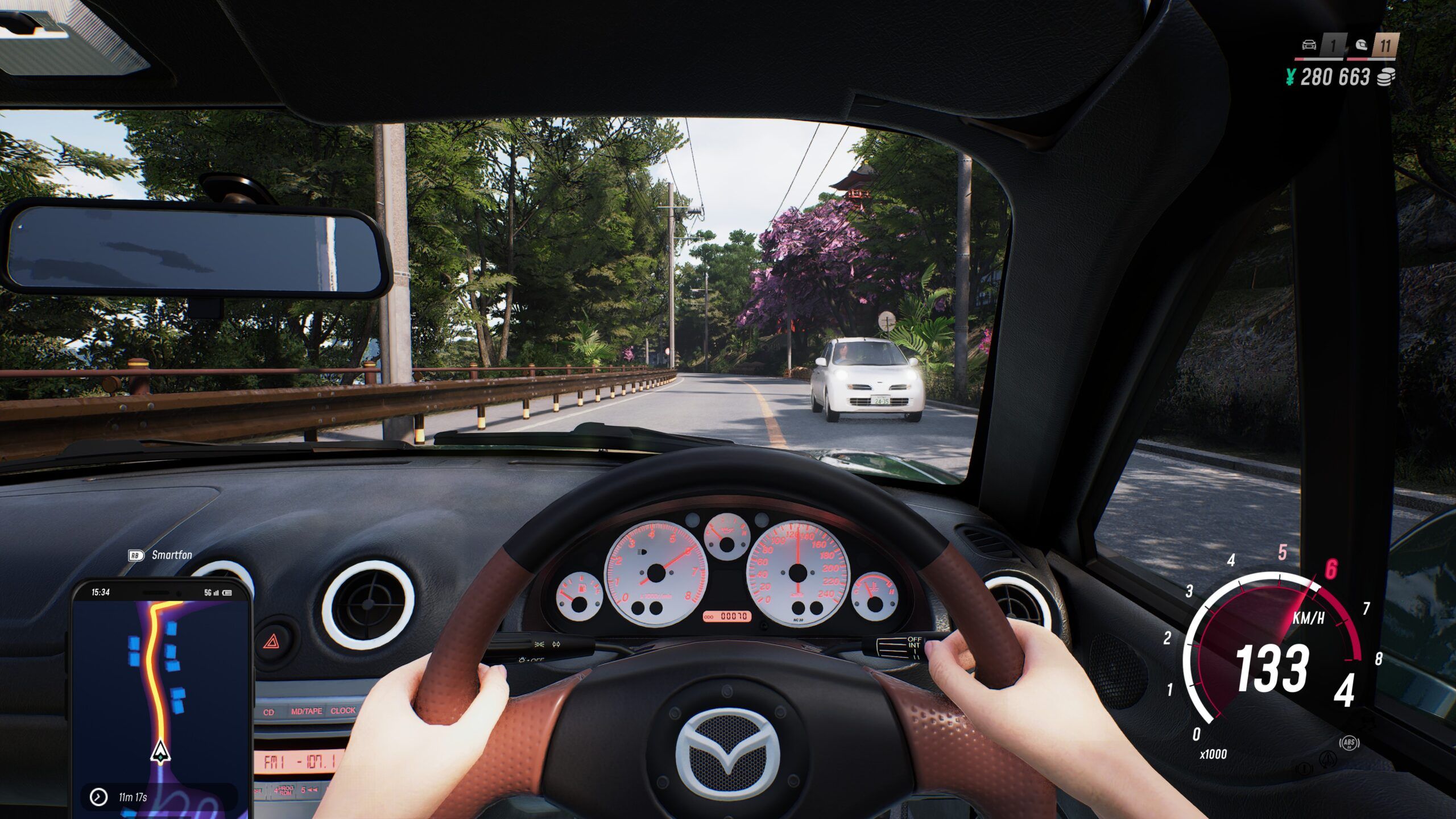Click the coin stack icon beside the money balance
Screen dimensions: 1456x819
(x=1387, y=77)
